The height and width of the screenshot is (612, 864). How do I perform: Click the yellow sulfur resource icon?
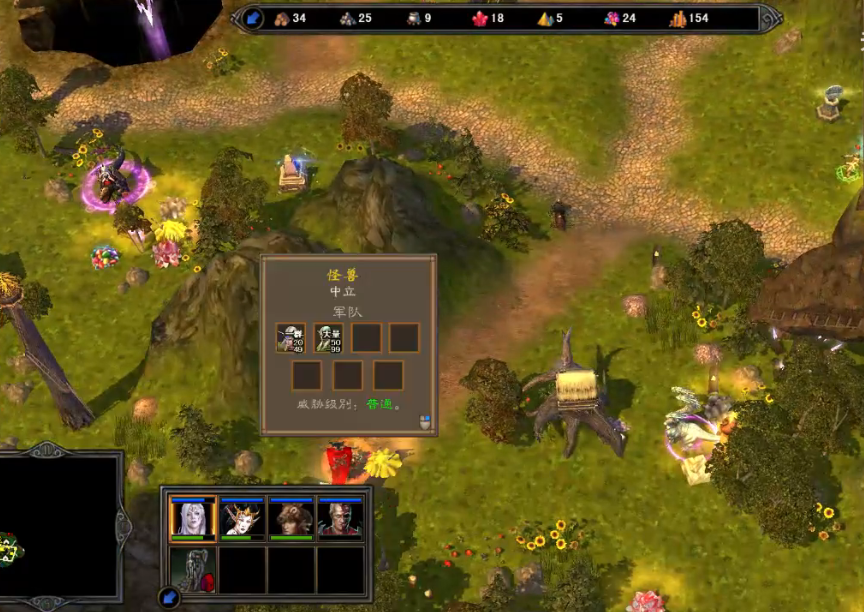click(545, 18)
